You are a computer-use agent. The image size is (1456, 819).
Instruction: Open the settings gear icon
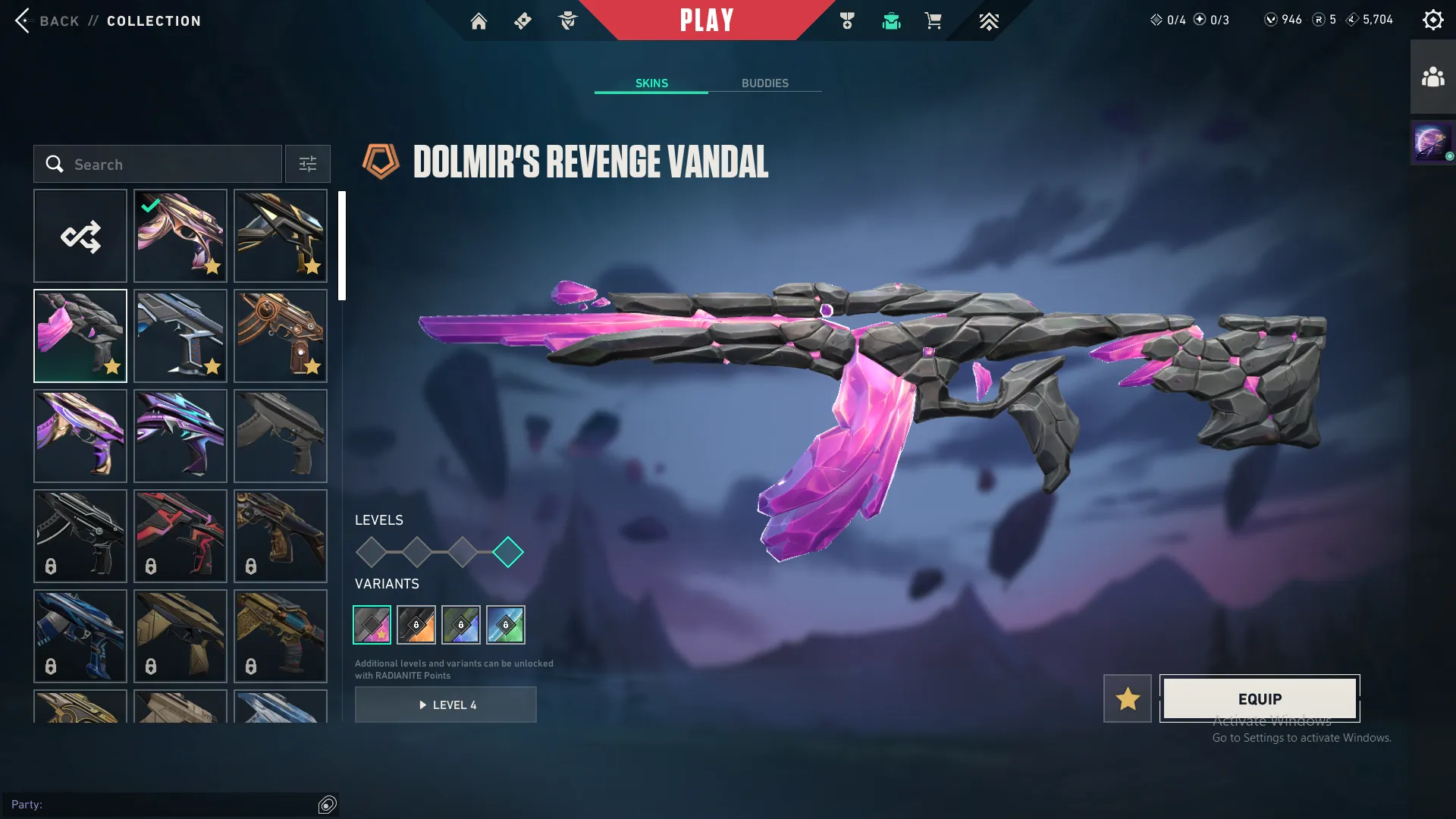(1433, 19)
